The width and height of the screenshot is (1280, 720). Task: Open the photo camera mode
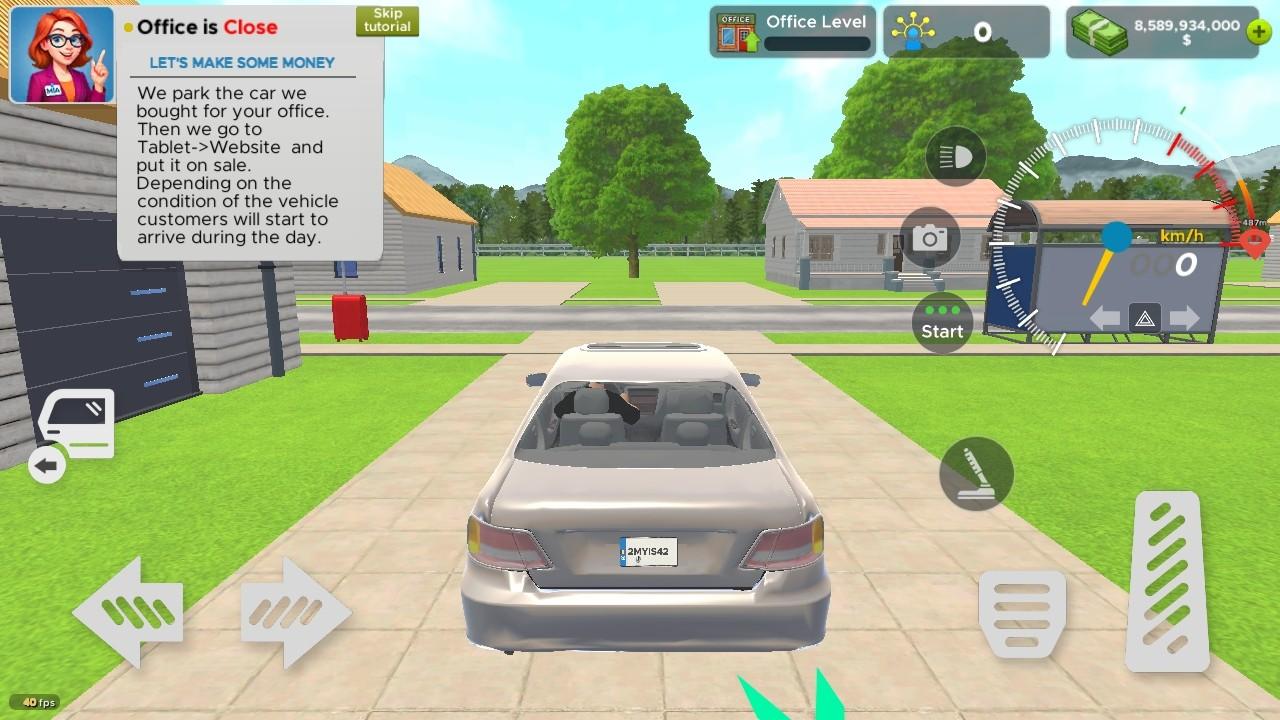click(932, 238)
